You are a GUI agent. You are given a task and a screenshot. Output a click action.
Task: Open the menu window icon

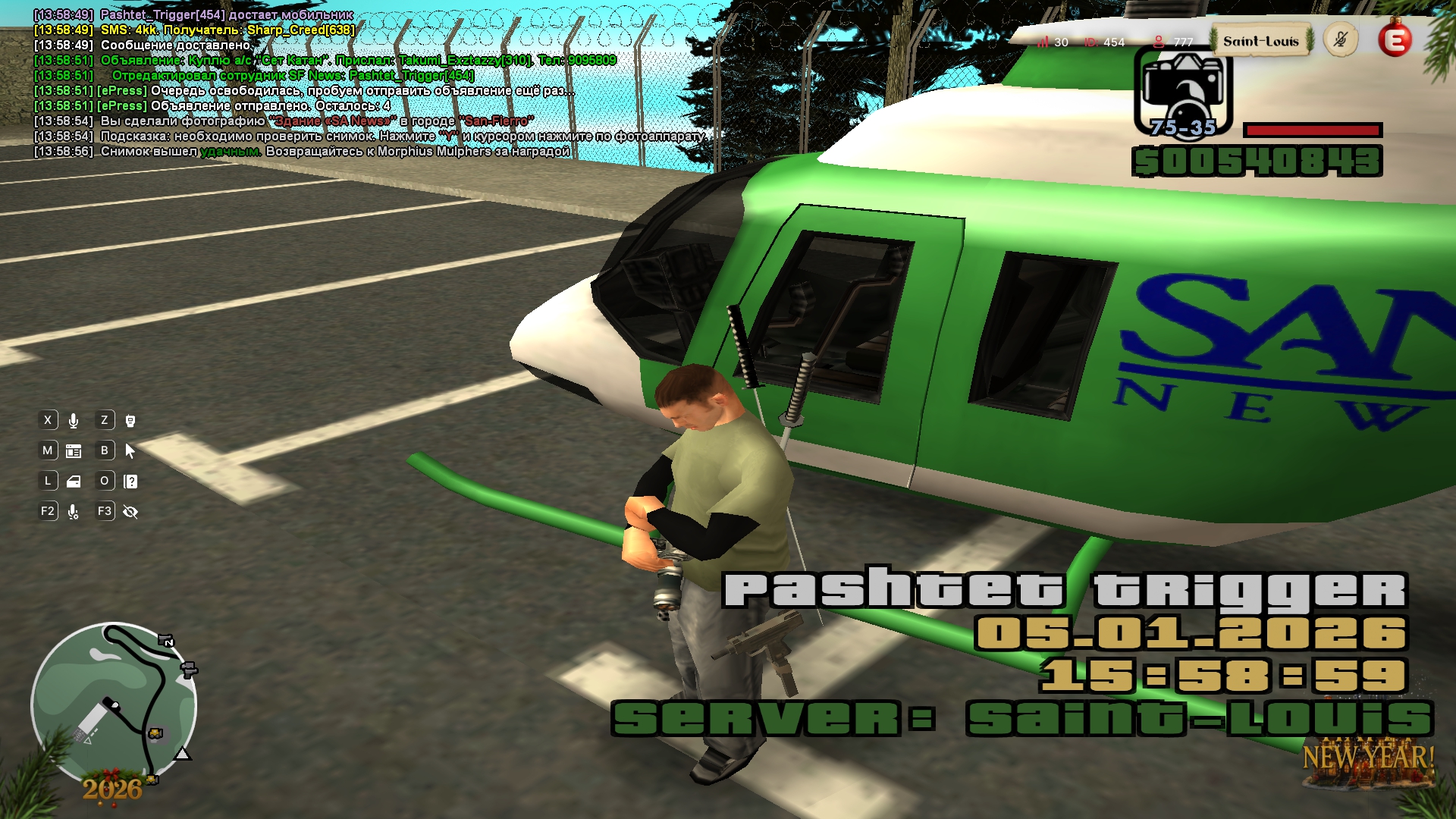tap(74, 451)
